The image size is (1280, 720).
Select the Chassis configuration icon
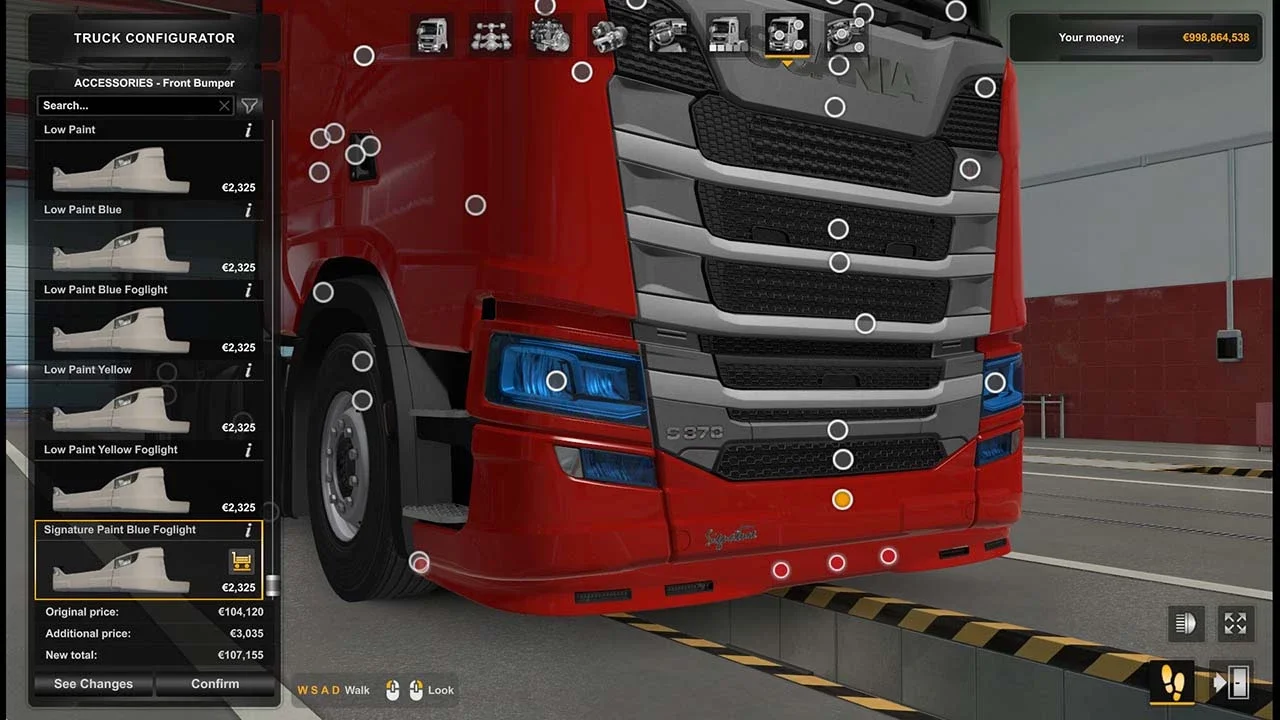[491, 36]
